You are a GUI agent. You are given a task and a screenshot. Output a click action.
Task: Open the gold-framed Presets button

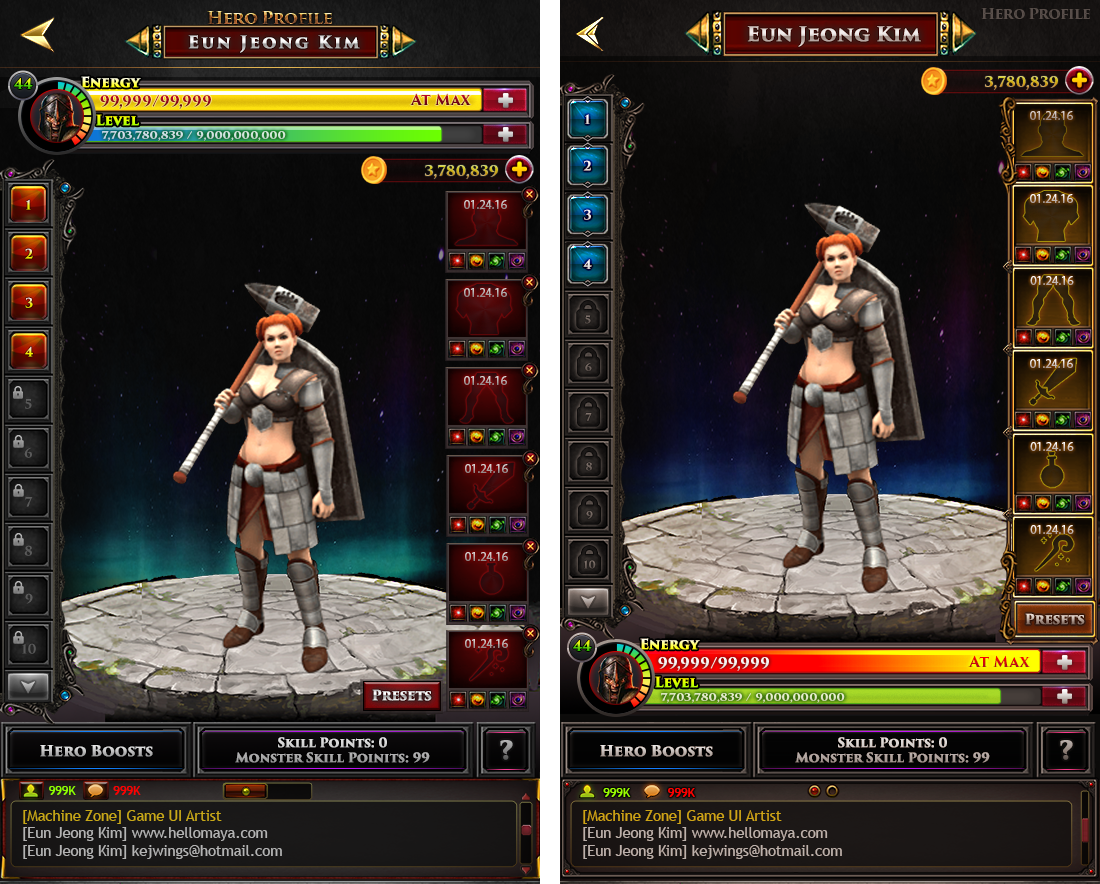[1054, 619]
